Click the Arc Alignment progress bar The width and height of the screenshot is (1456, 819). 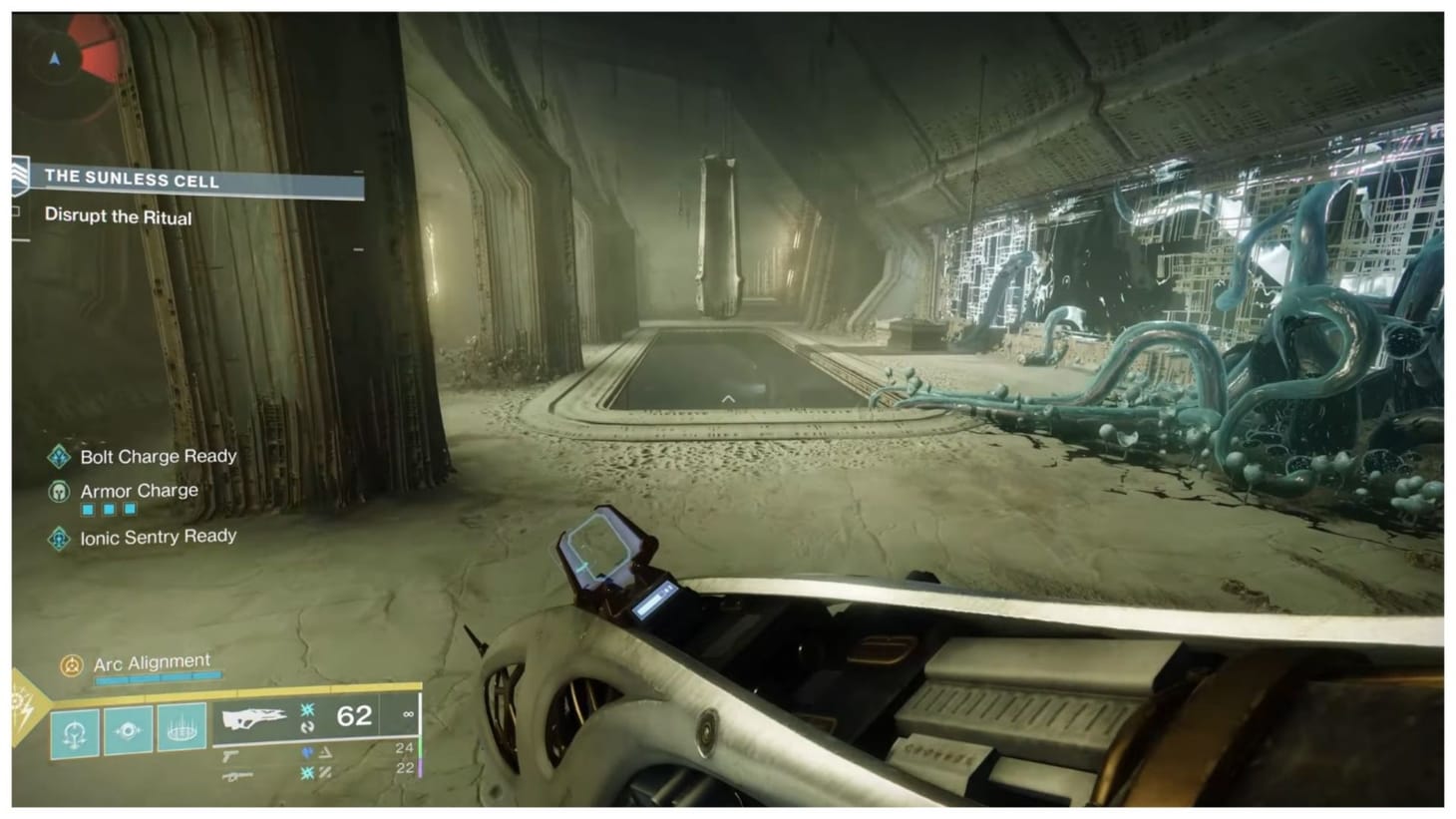pos(157,677)
